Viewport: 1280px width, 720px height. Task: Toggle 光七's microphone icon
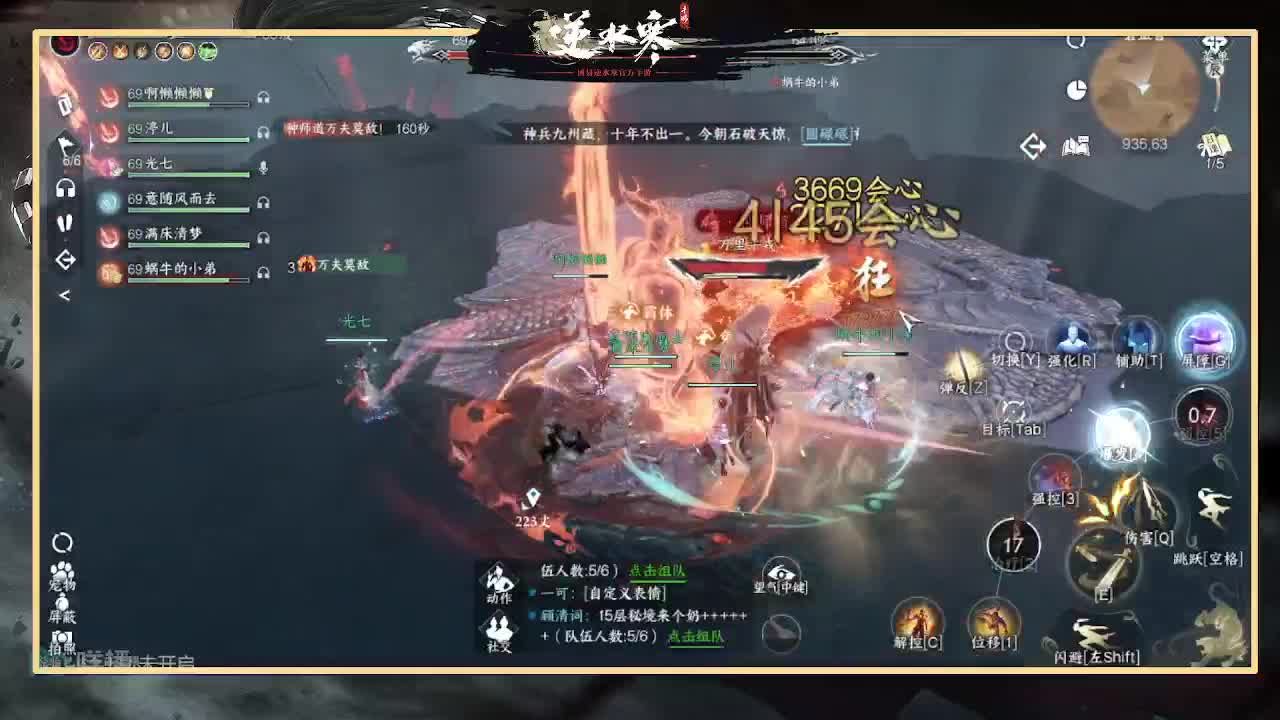[264, 168]
